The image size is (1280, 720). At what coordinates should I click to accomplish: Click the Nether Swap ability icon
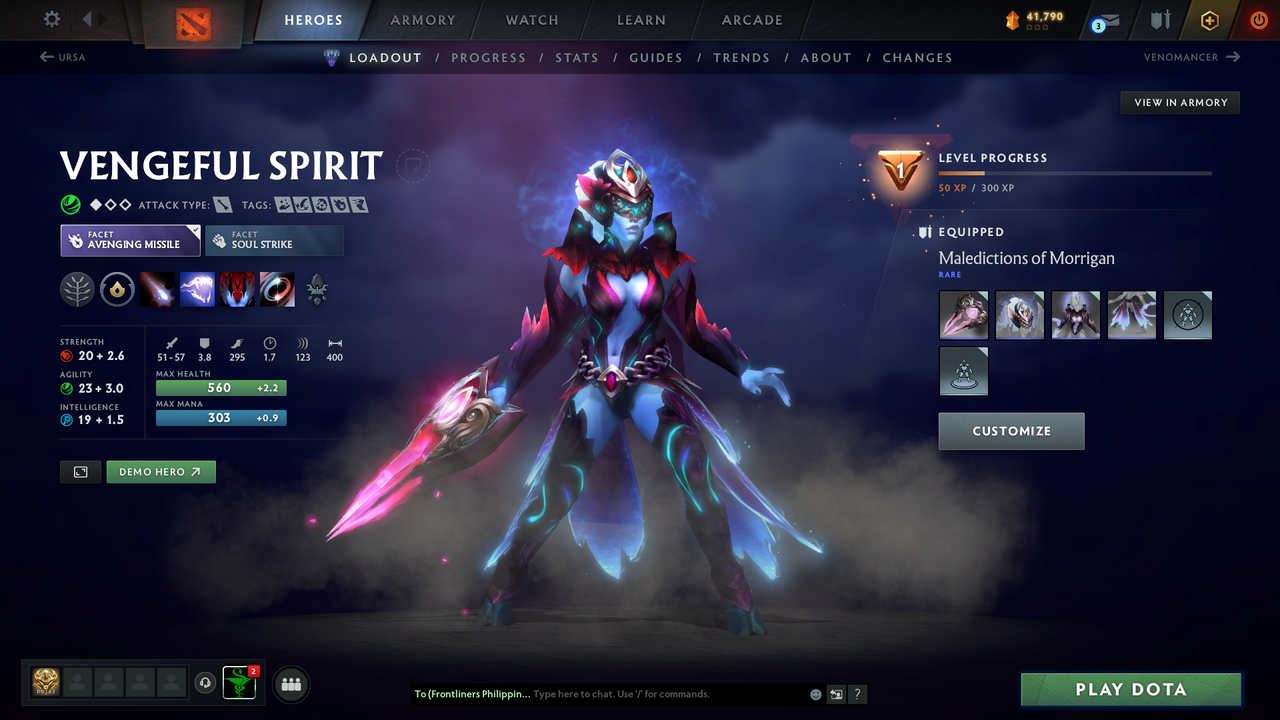click(x=277, y=290)
